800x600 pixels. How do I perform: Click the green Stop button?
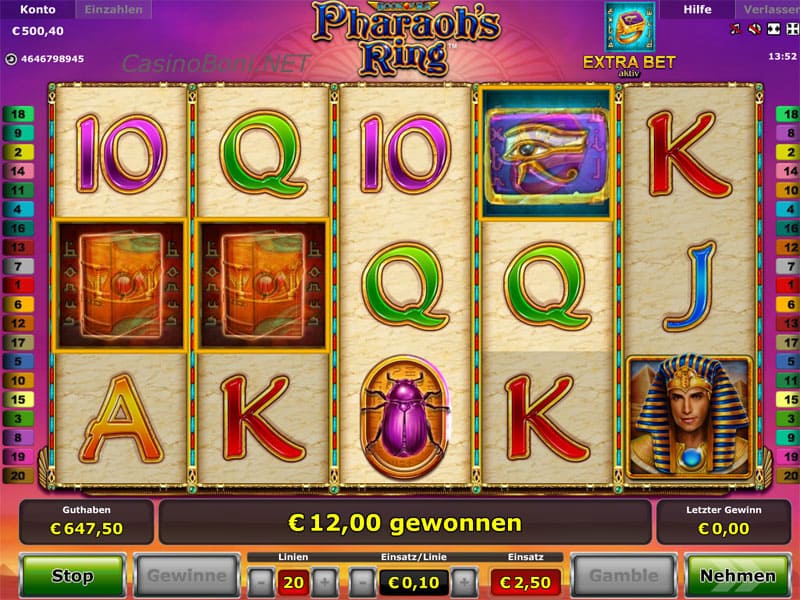[x=72, y=576]
